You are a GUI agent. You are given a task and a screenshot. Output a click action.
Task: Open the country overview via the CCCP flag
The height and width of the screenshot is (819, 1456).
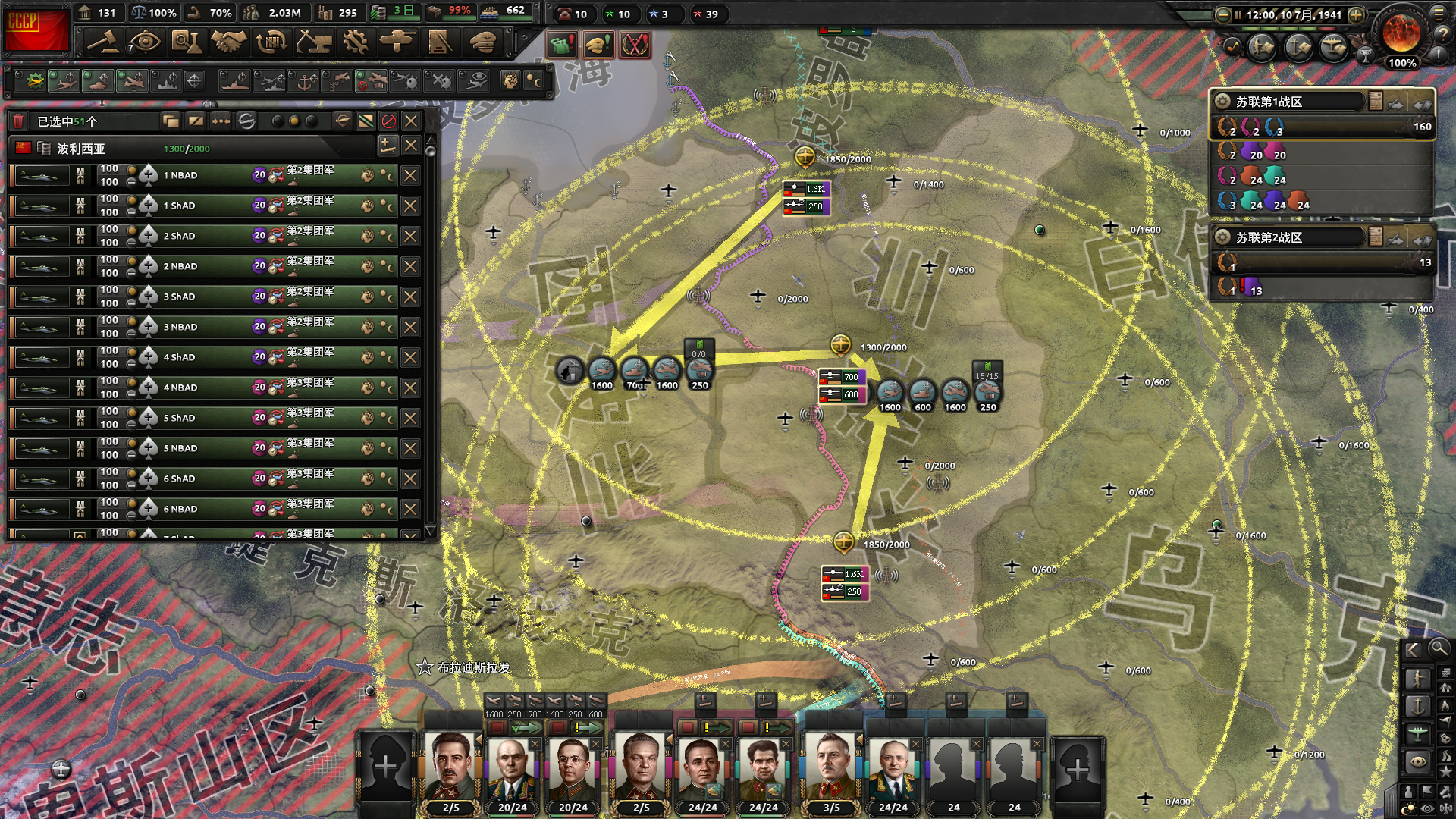(x=36, y=29)
